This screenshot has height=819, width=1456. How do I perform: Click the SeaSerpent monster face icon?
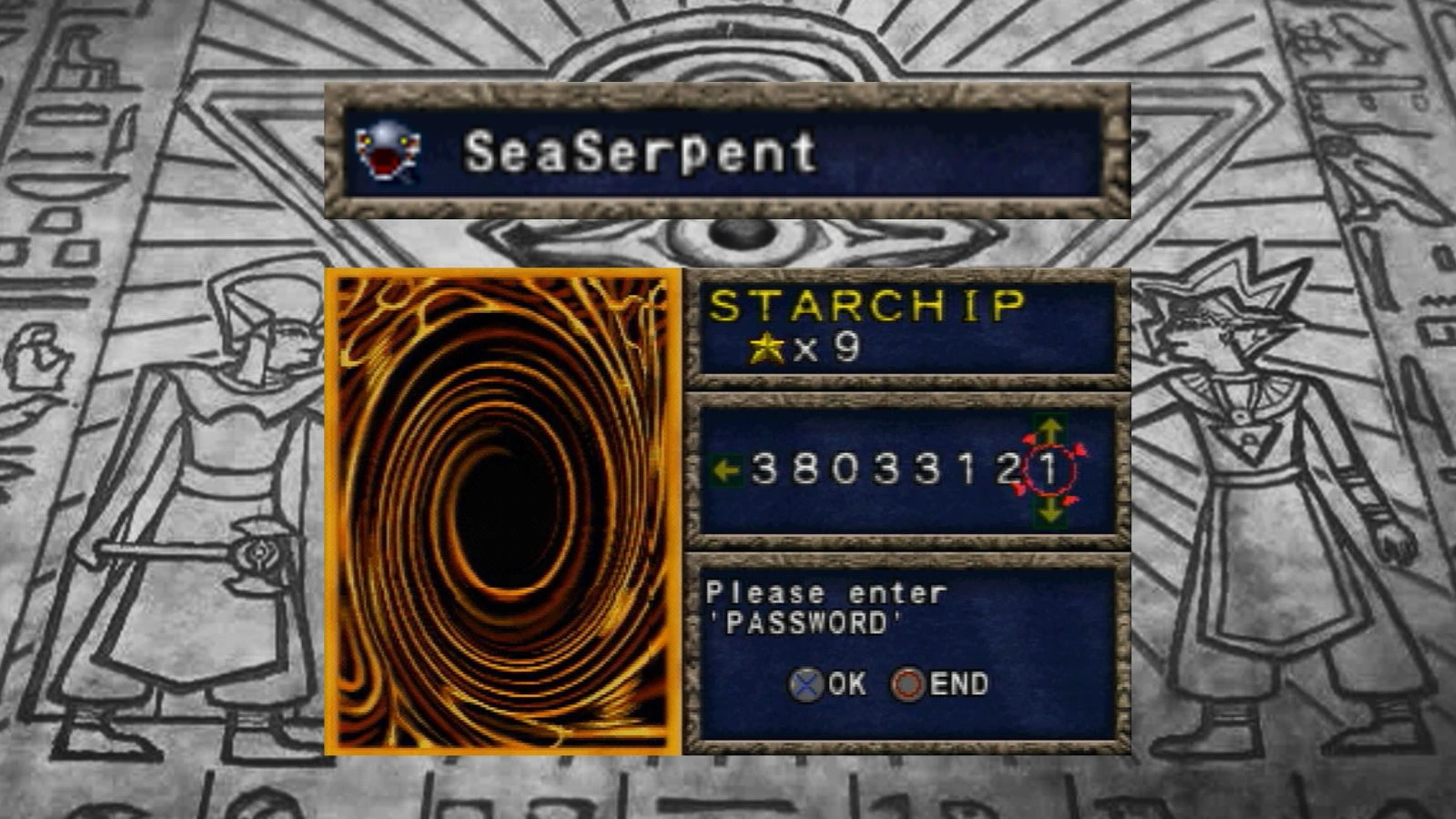point(389,148)
